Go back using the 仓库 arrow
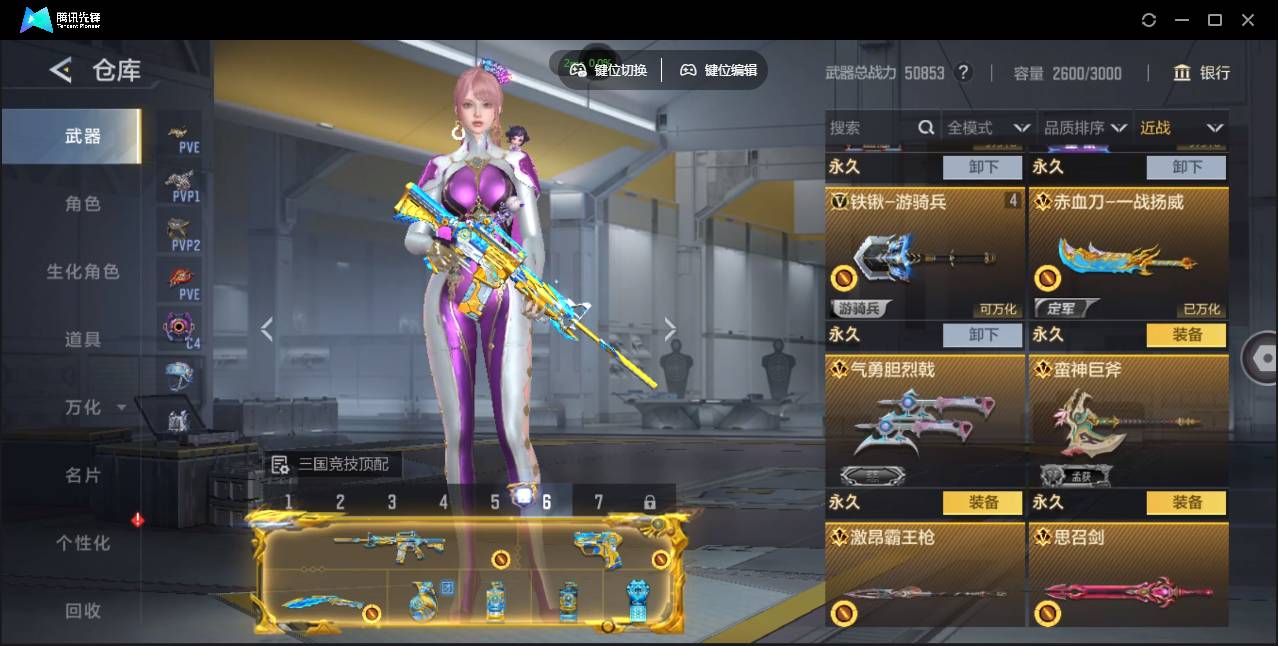Screen dimensions: 1278x646 pos(61,70)
